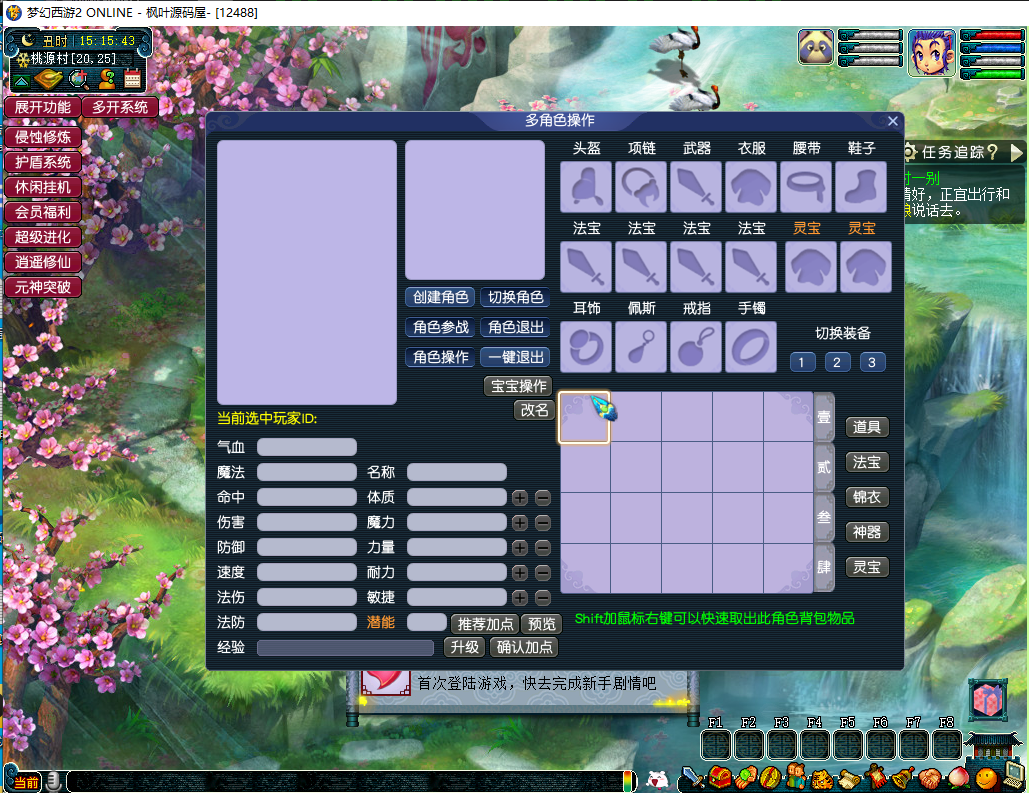This screenshot has height=793, width=1029.
Task: Confirm stat points with 确认加点
Action: [x=525, y=647]
